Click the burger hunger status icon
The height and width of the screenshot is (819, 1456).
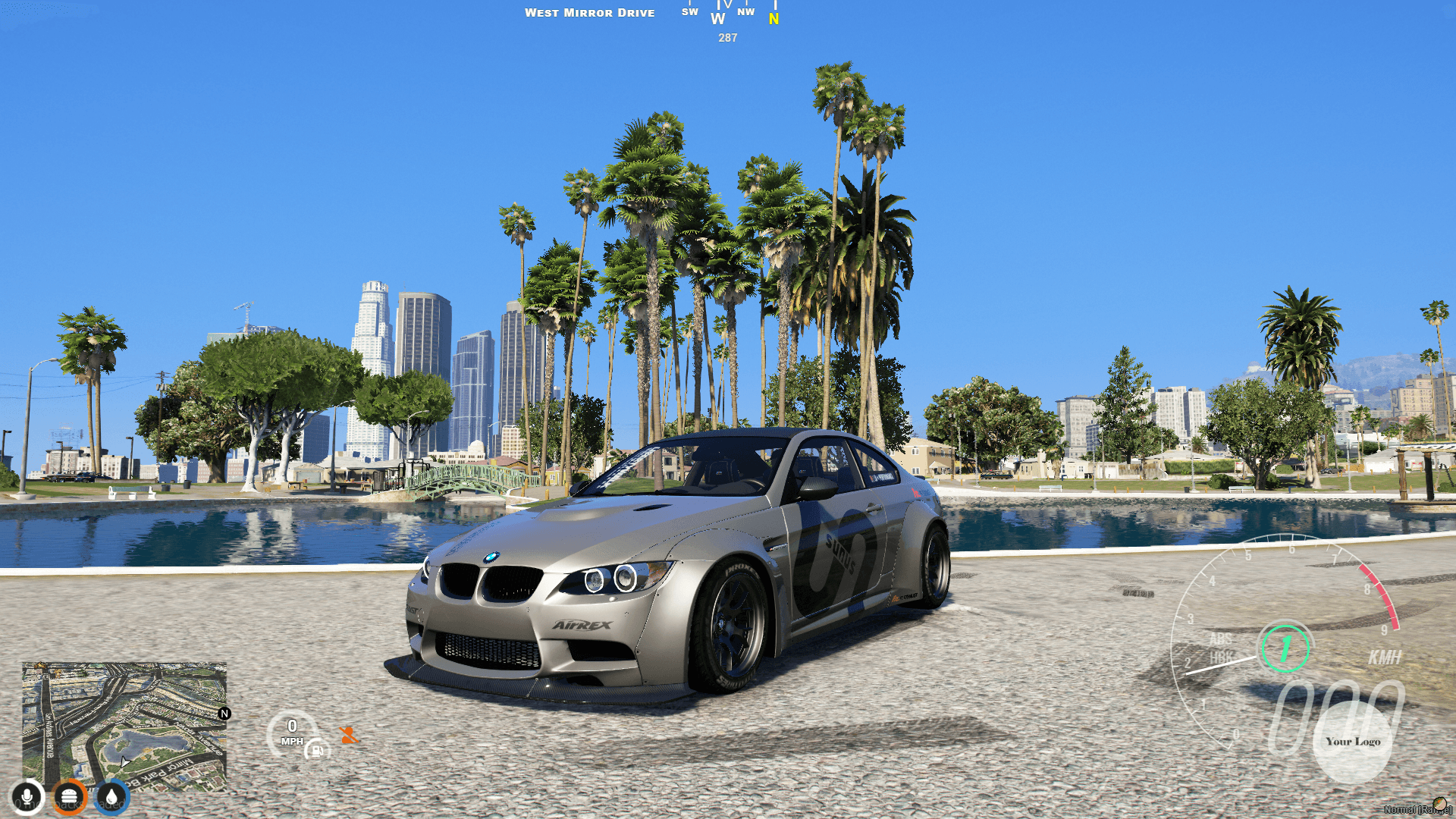point(69,795)
